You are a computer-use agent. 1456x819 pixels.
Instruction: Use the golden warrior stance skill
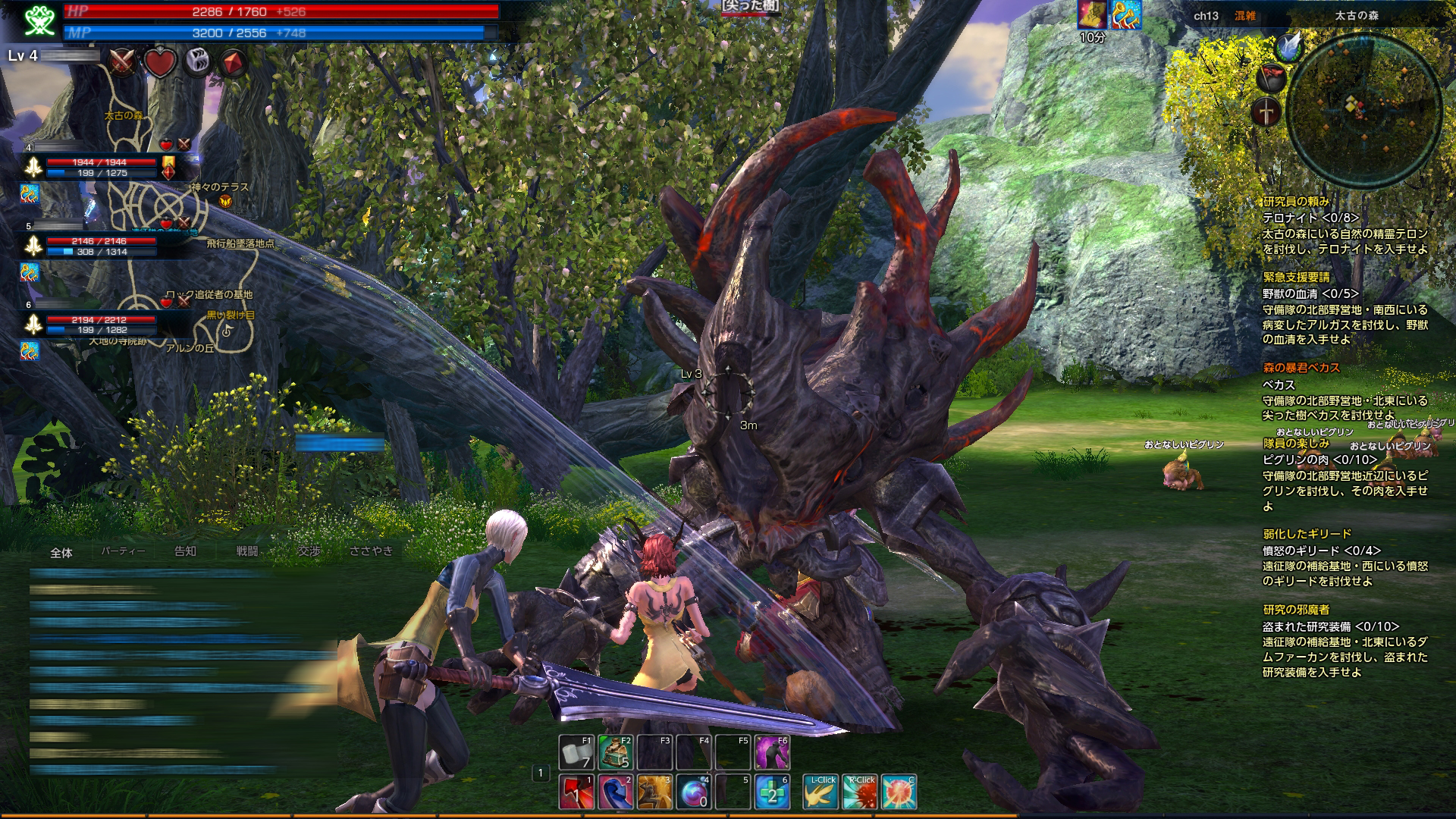click(654, 792)
